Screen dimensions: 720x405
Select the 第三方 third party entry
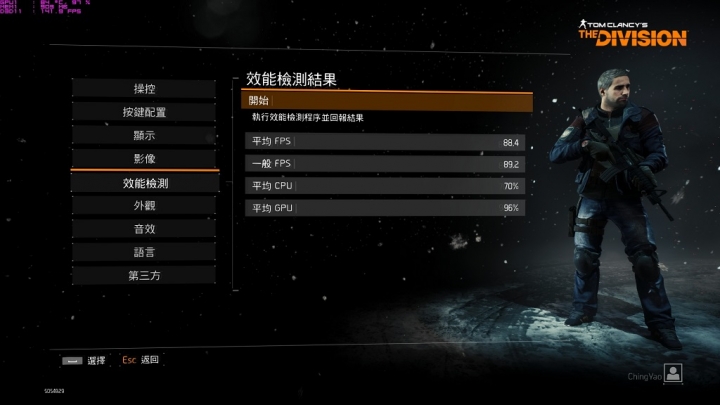coord(144,276)
